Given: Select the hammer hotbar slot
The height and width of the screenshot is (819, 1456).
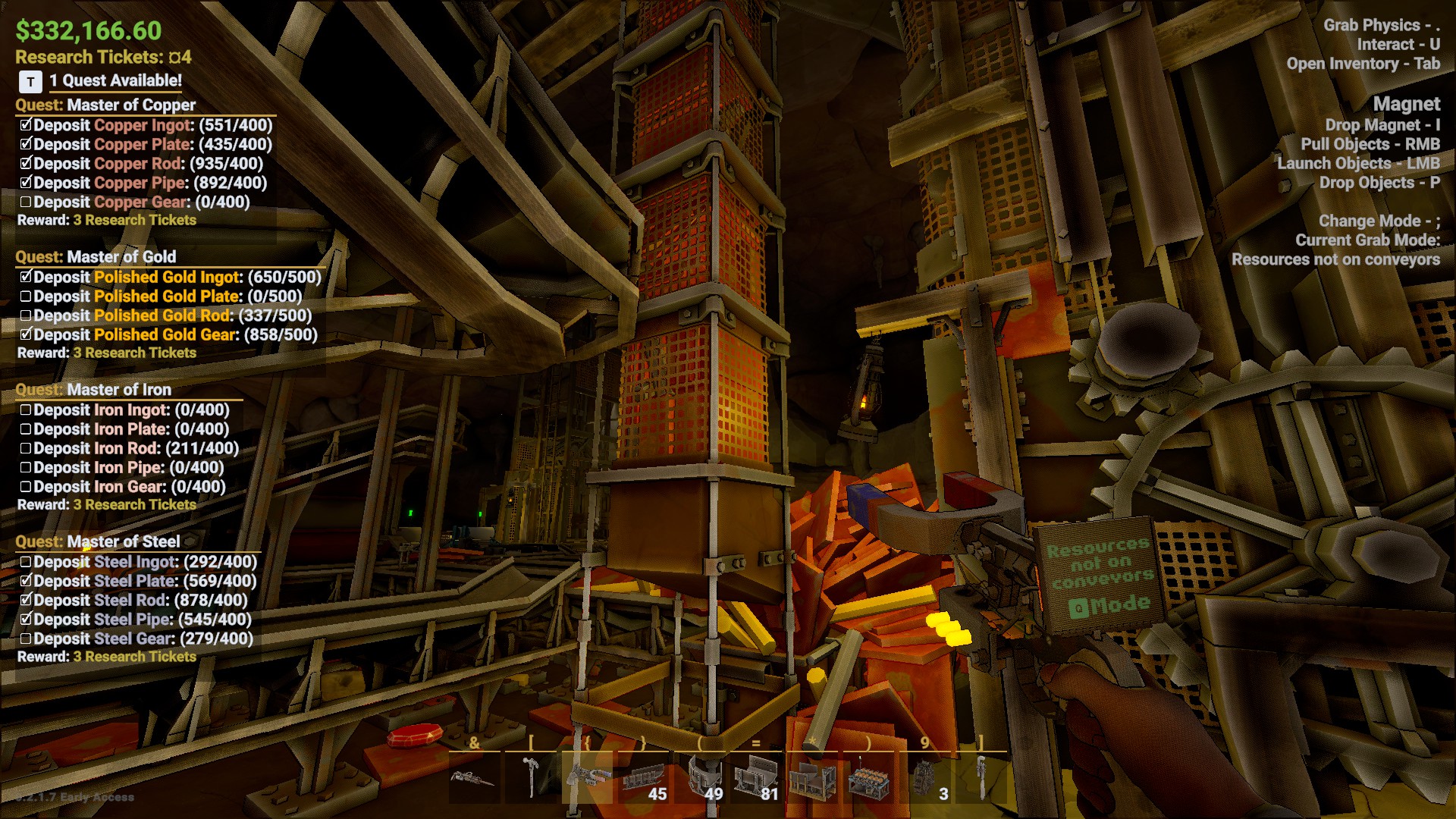Looking at the screenshot, I should pos(531,778).
